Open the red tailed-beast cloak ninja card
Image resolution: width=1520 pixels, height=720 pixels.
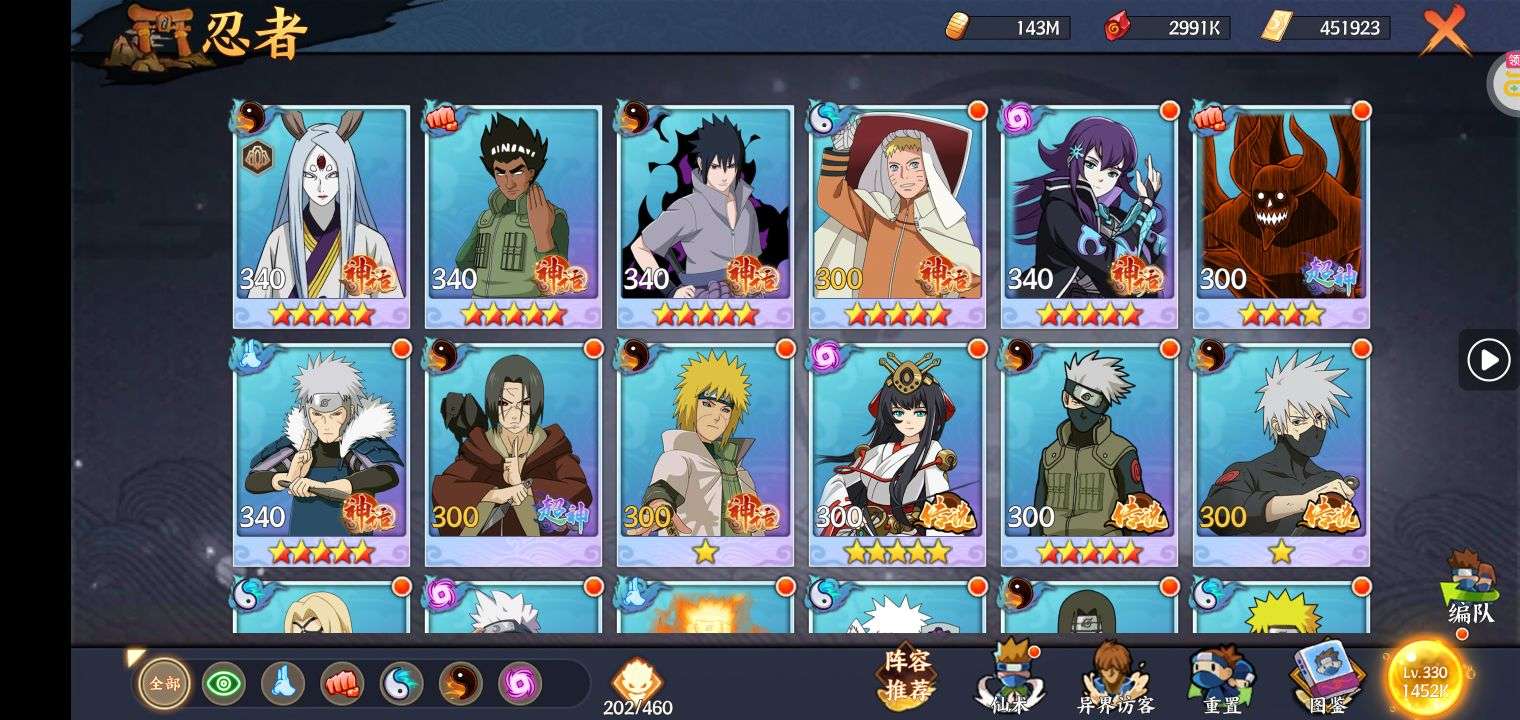pos(1281,215)
